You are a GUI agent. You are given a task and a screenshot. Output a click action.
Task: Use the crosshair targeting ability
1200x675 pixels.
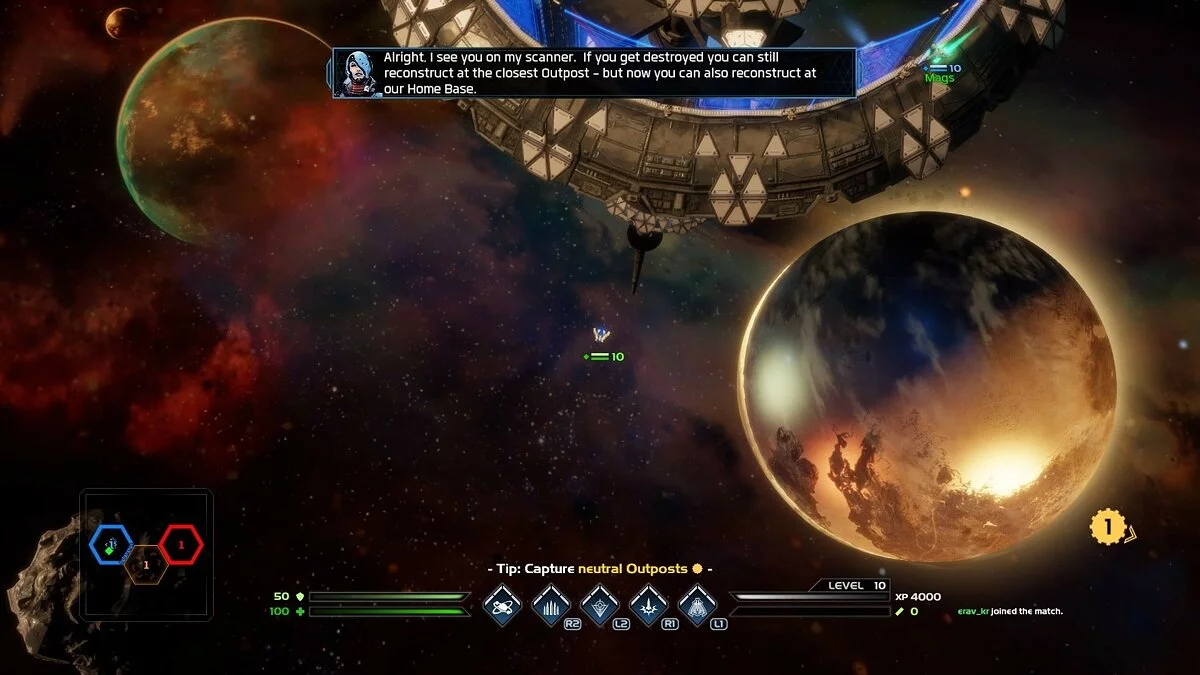(600, 605)
